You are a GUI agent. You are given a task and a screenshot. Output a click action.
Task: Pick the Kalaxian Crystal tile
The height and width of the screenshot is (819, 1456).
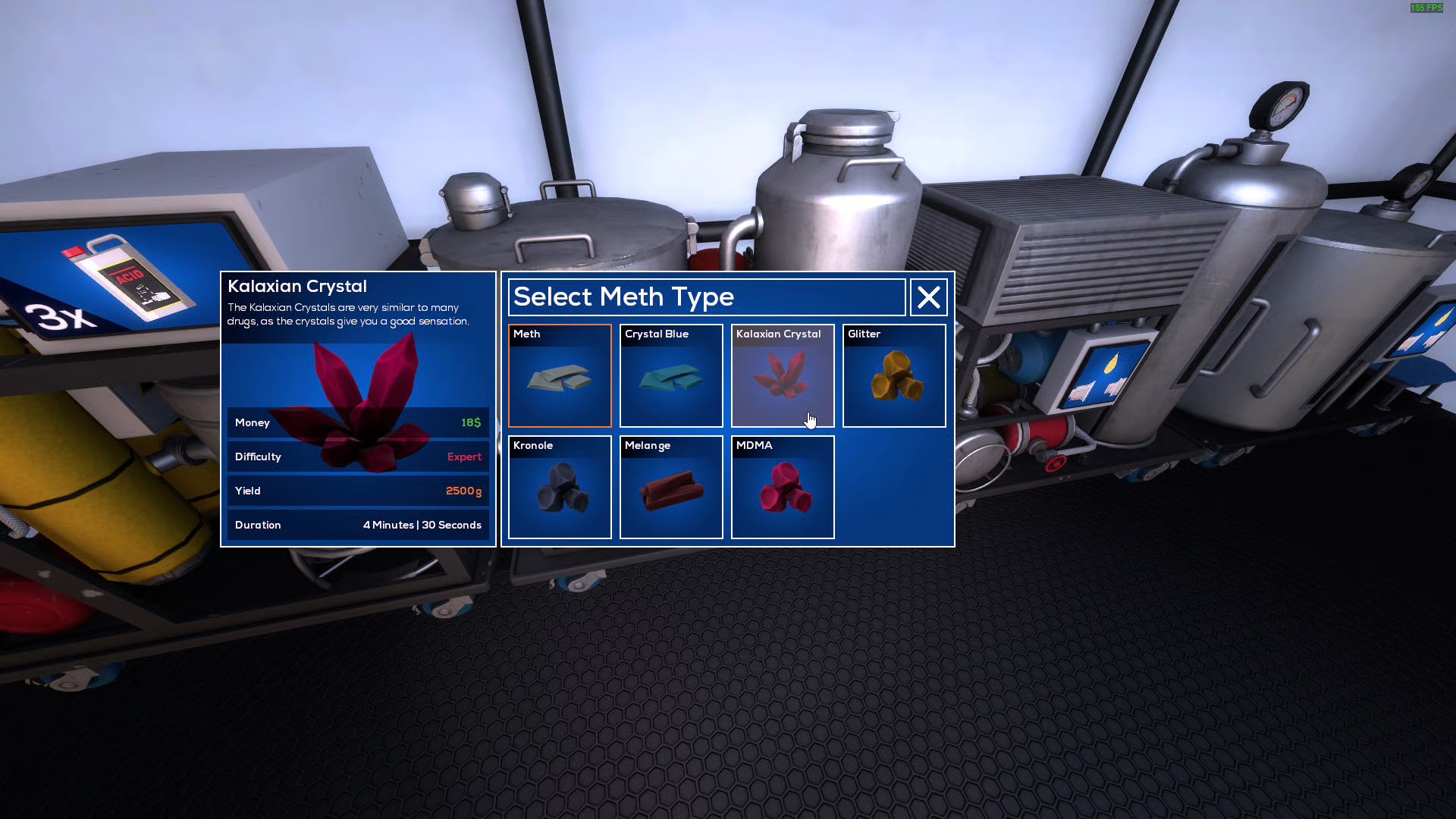coord(783,376)
